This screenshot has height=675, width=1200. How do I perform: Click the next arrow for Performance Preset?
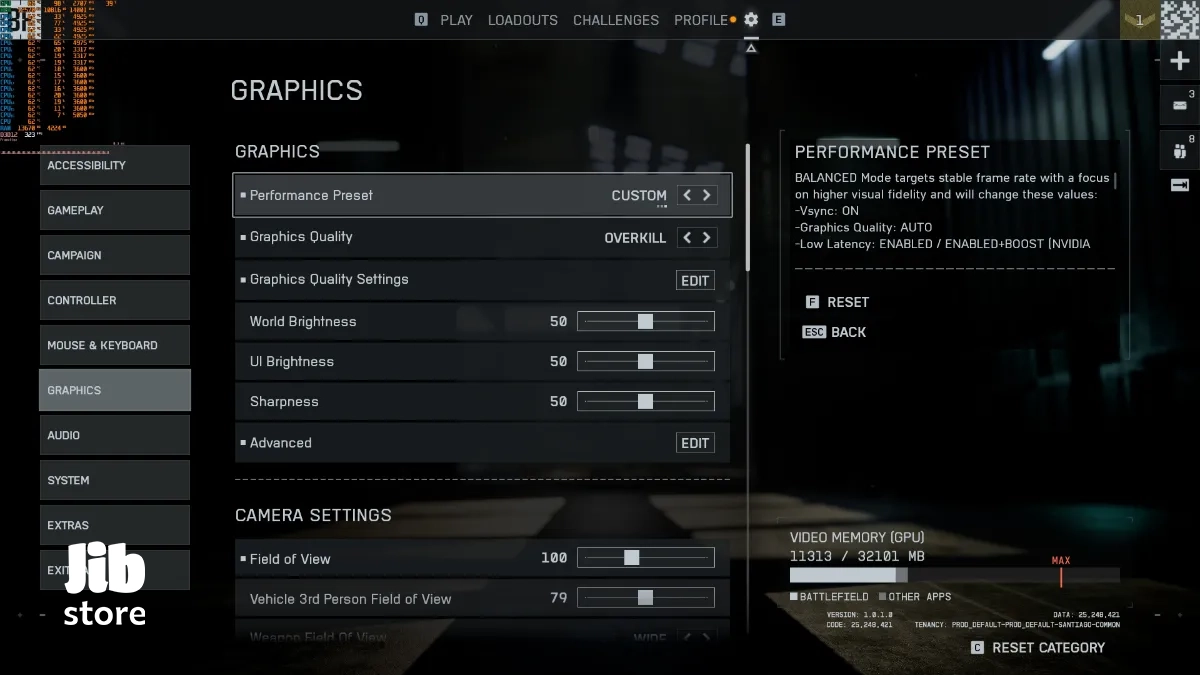coord(707,196)
